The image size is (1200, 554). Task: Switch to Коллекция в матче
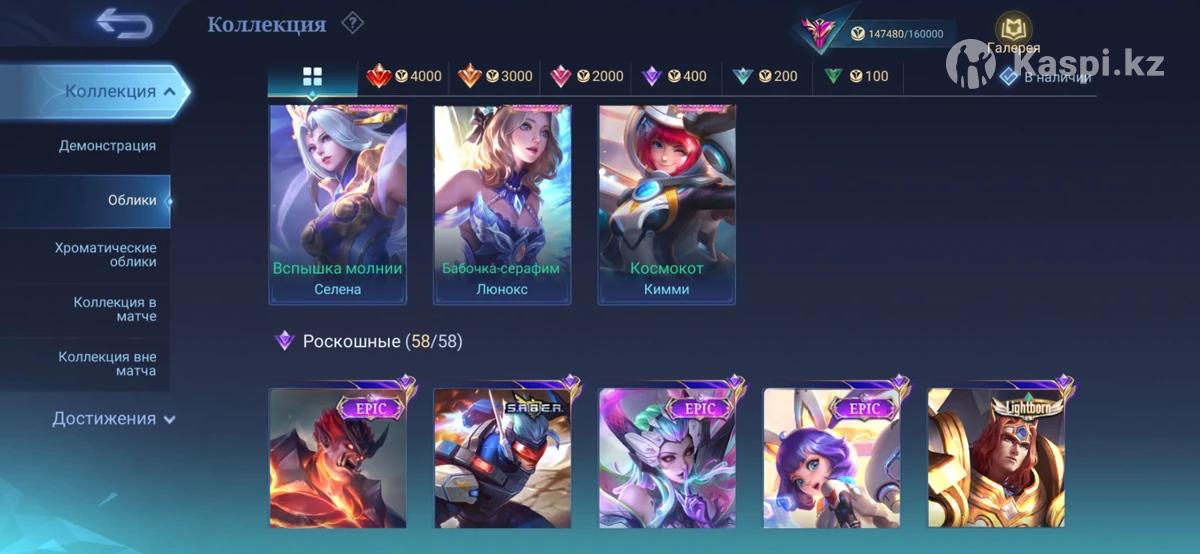click(114, 309)
